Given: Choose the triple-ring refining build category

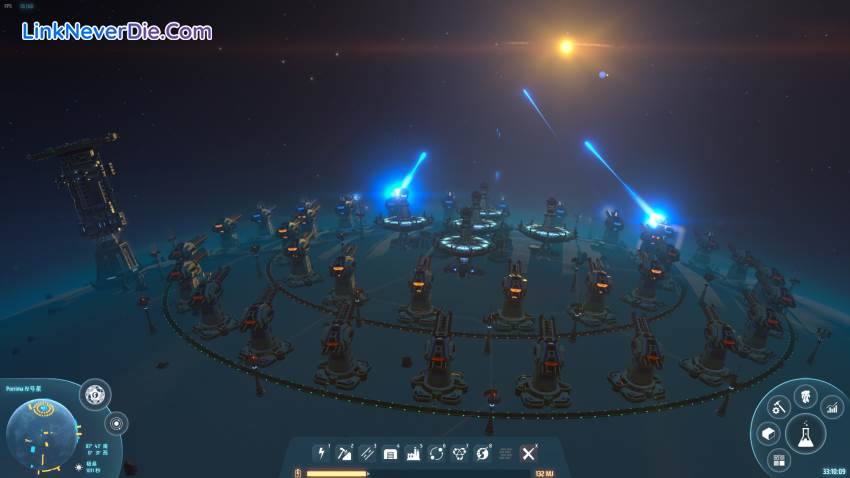Looking at the screenshot, I should pyautogui.click(x=459, y=453).
